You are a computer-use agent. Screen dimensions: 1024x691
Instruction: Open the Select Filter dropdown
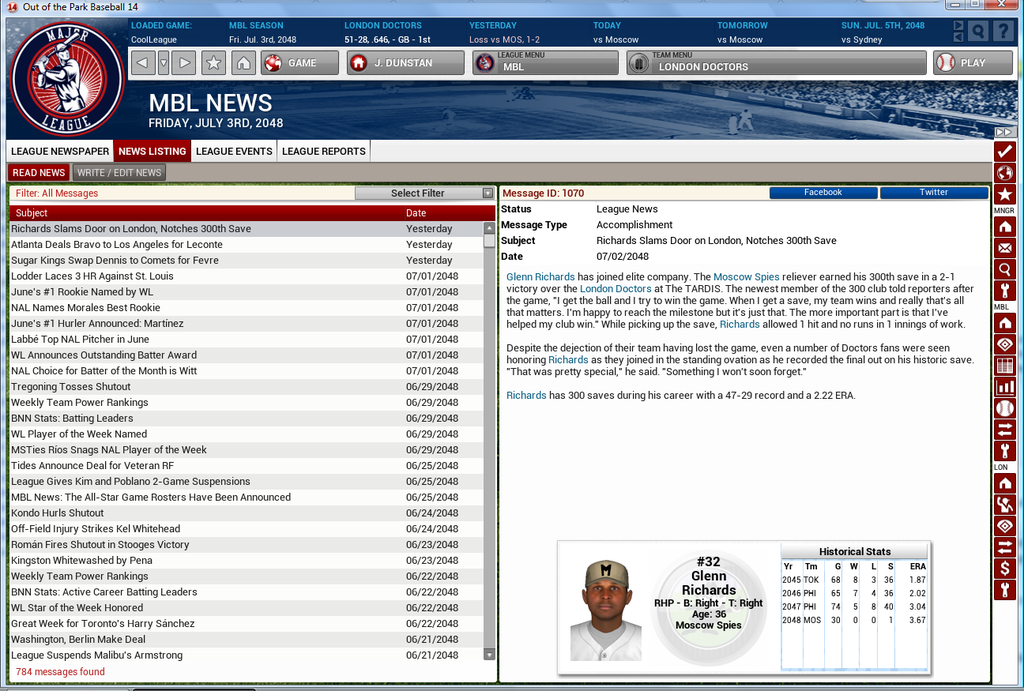click(x=425, y=193)
